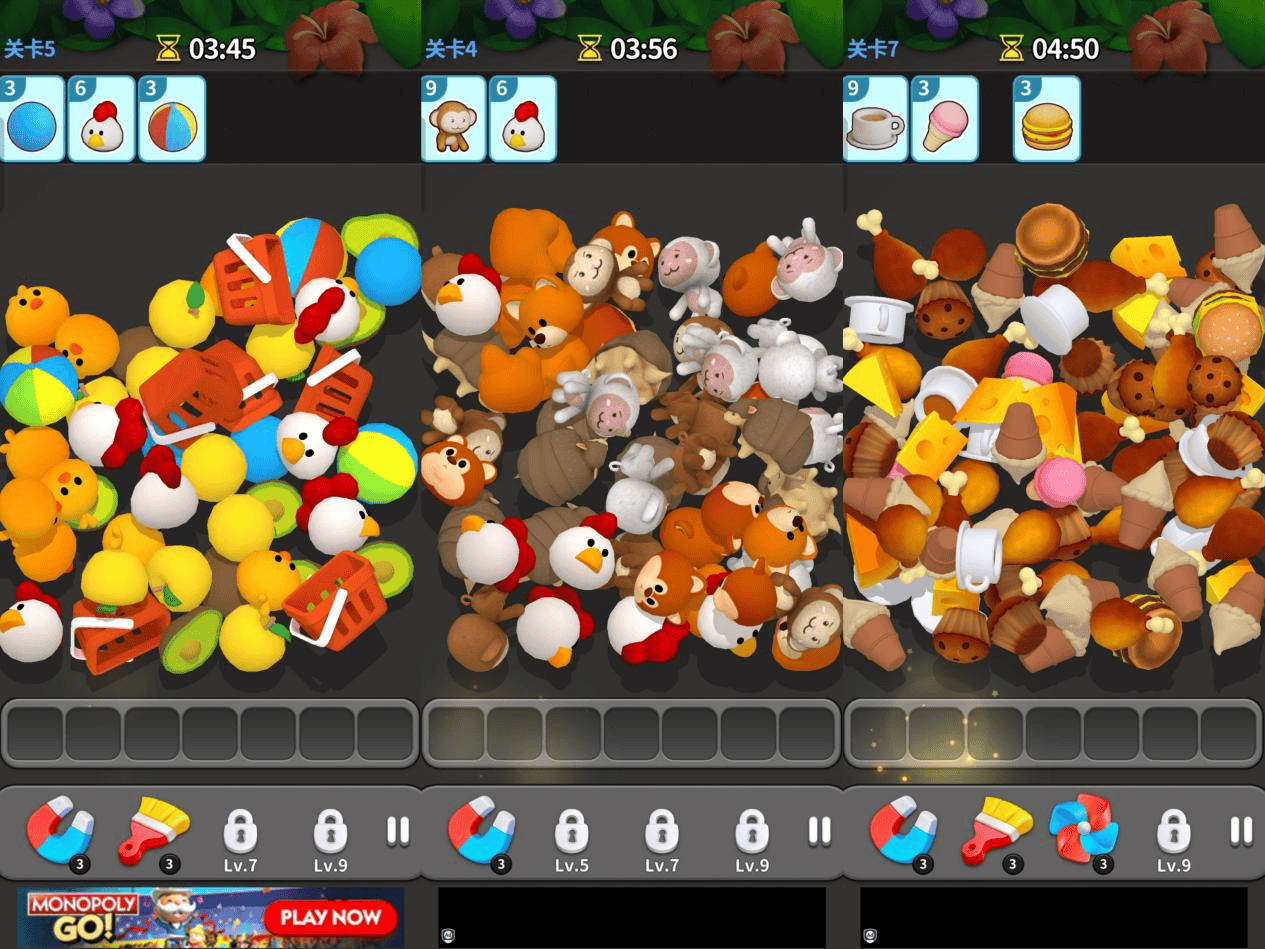Pause the 关卡7 game
Screen dimensions: 1265x949
tap(1241, 831)
